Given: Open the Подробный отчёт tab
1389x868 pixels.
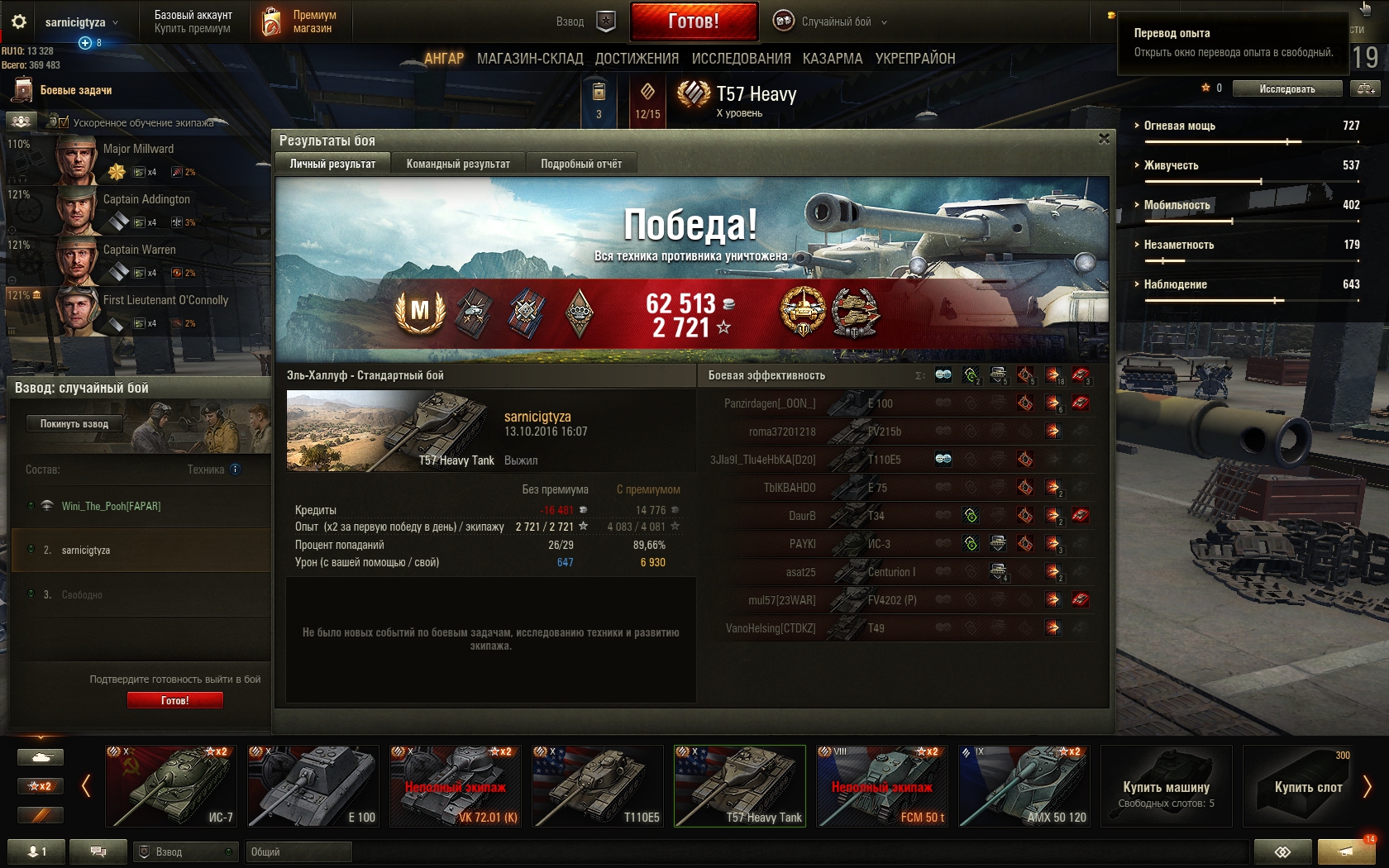Looking at the screenshot, I should tap(581, 164).
